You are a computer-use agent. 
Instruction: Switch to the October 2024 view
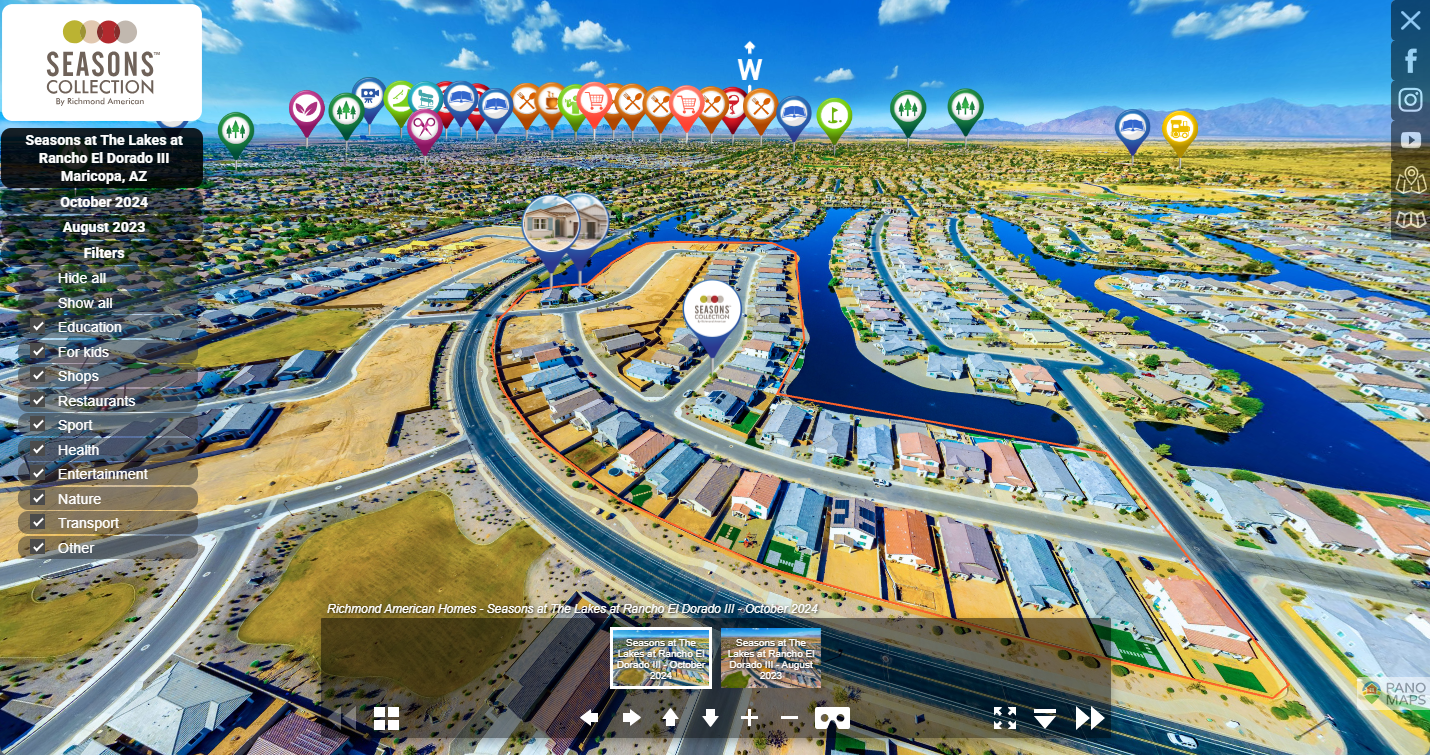[x=103, y=202]
